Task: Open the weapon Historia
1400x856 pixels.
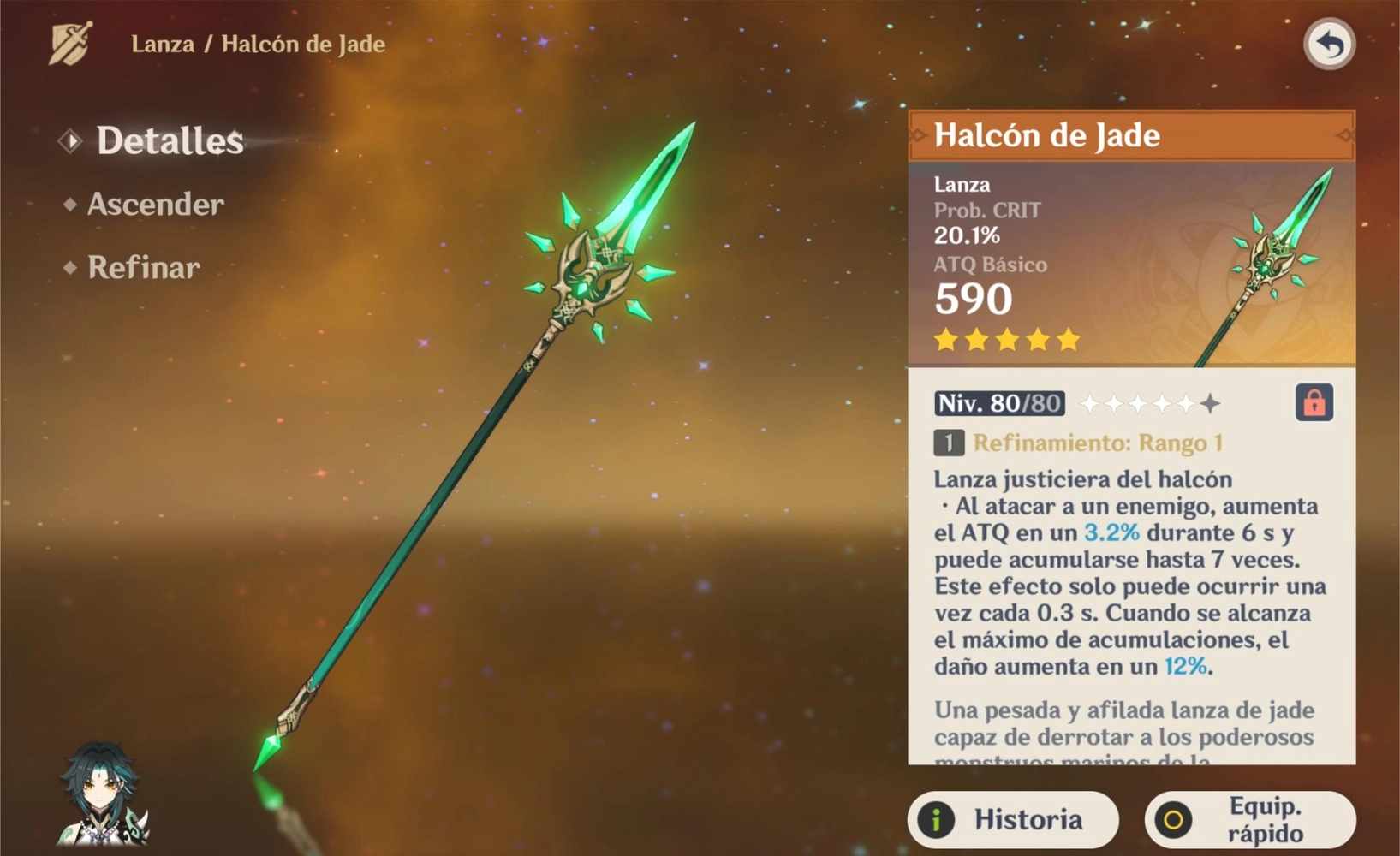Action: 1013,819
